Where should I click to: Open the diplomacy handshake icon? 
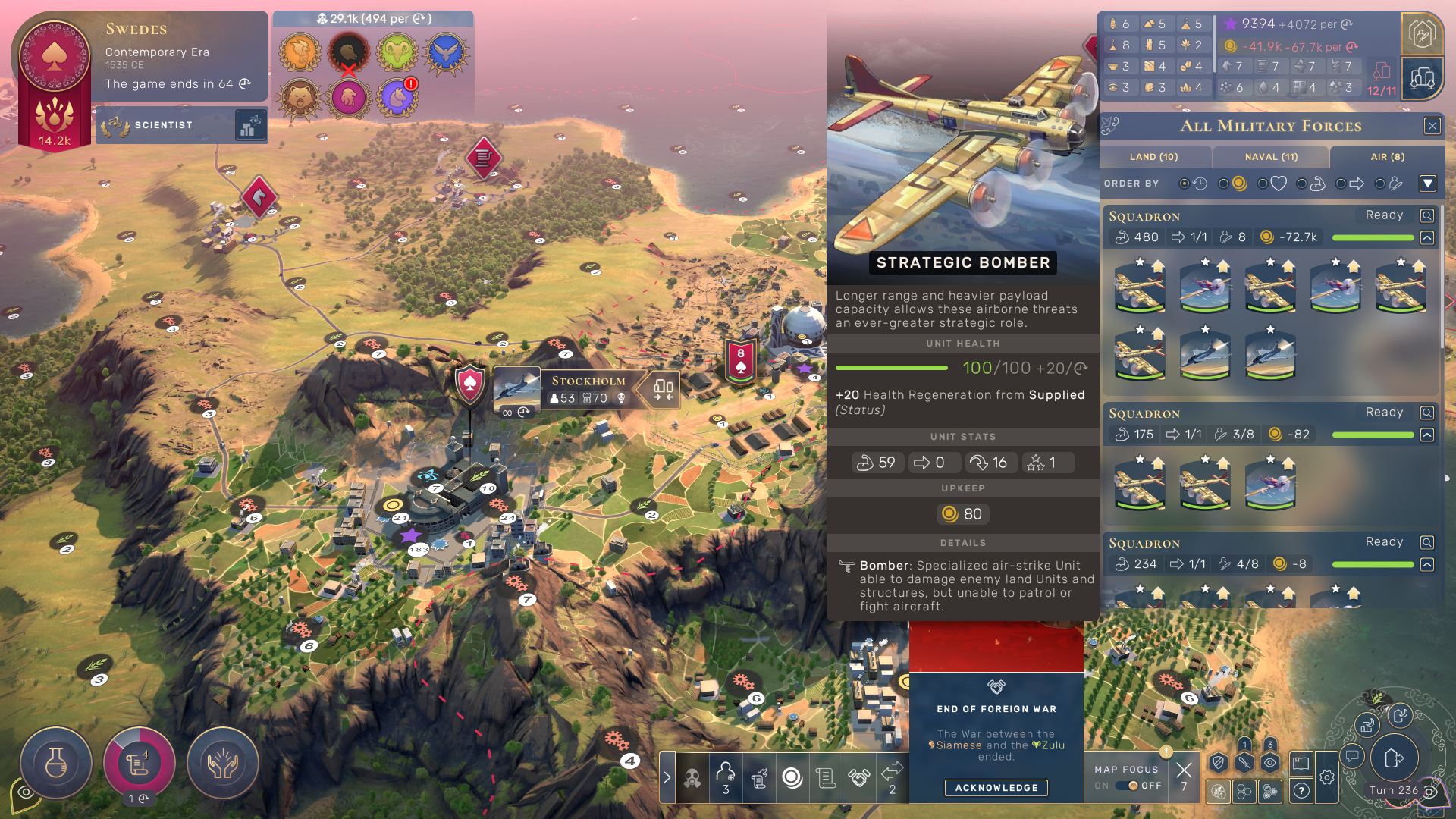858,777
